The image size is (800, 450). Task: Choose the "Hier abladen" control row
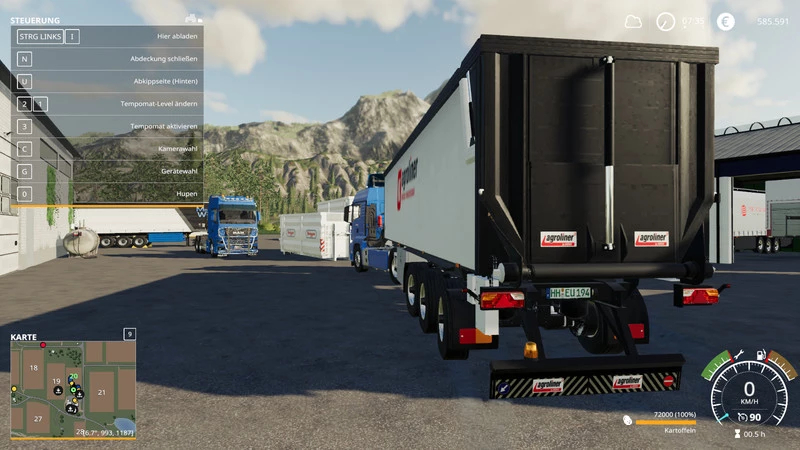coord(107,37)
